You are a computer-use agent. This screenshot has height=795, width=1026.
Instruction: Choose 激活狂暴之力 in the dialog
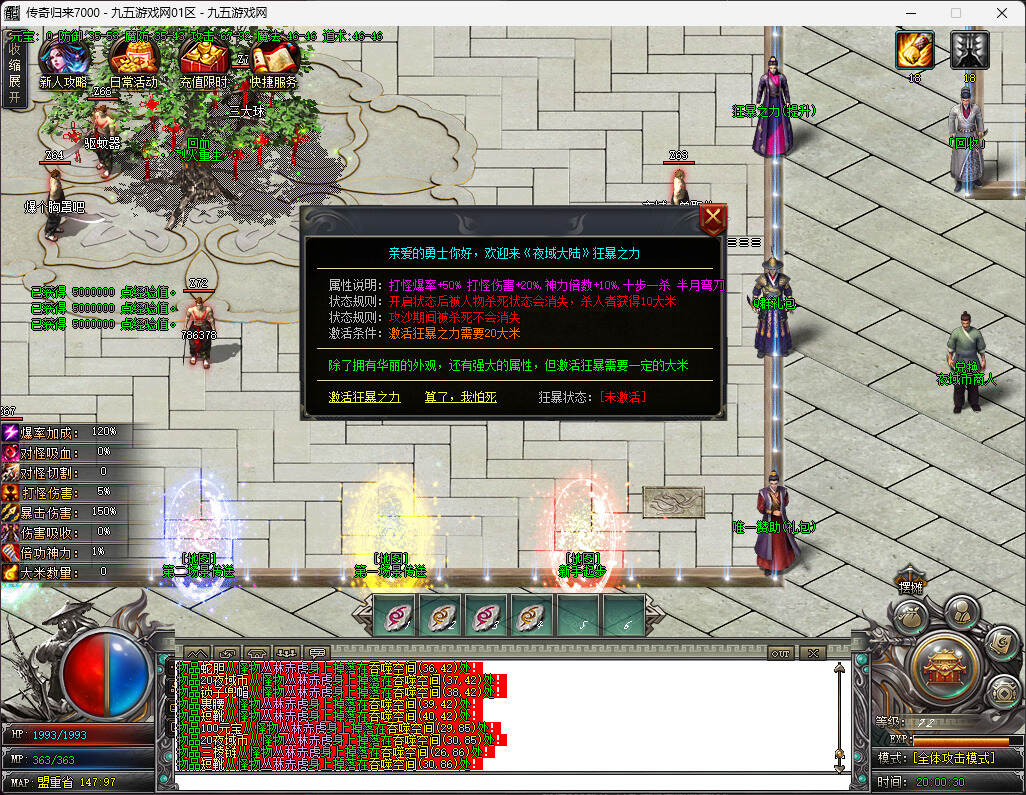[x=364, y=397]
